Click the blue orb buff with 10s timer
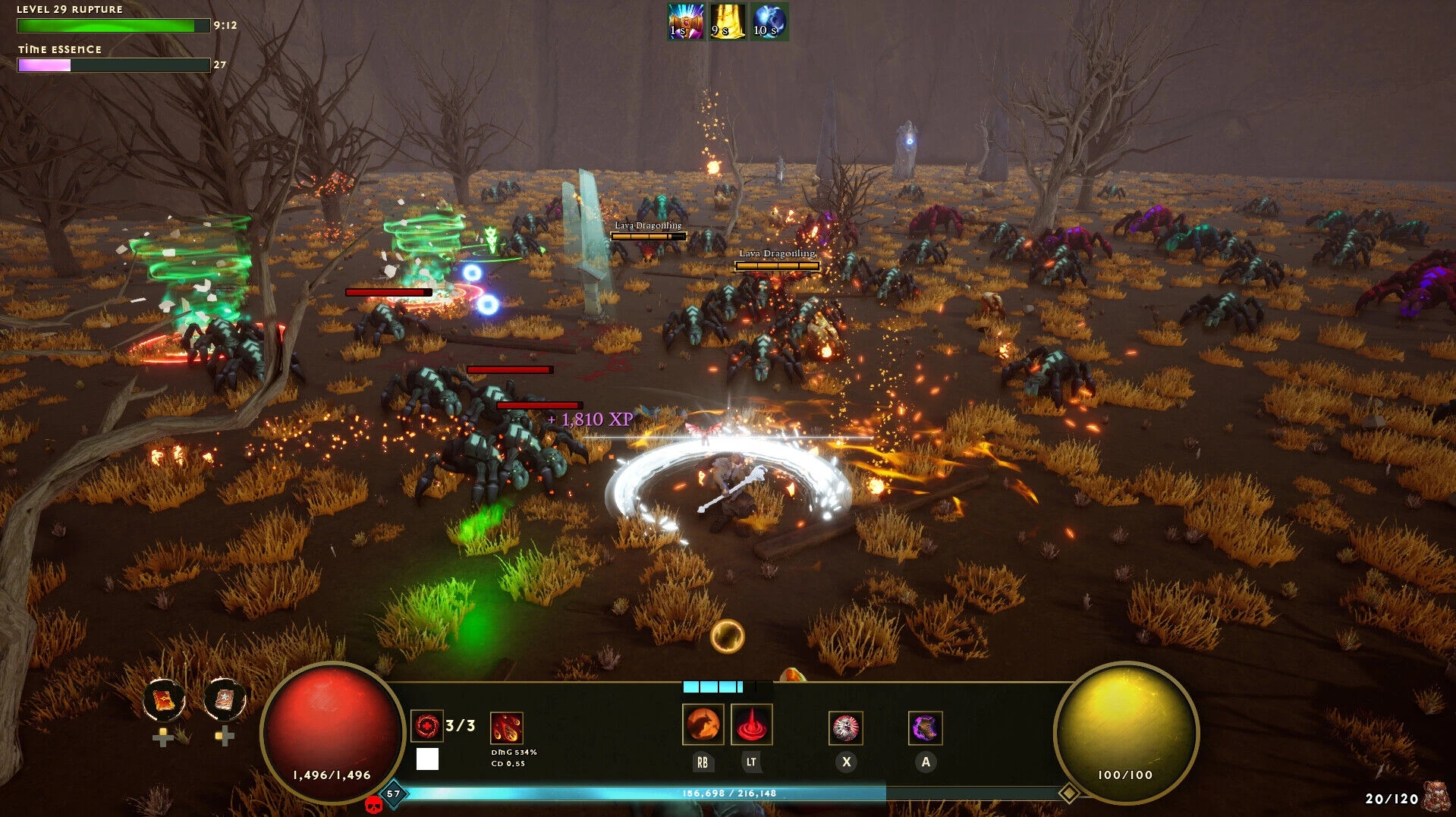Image resolution: width=1456 pixels, height=817 pixels. click(x=768, y=21)
